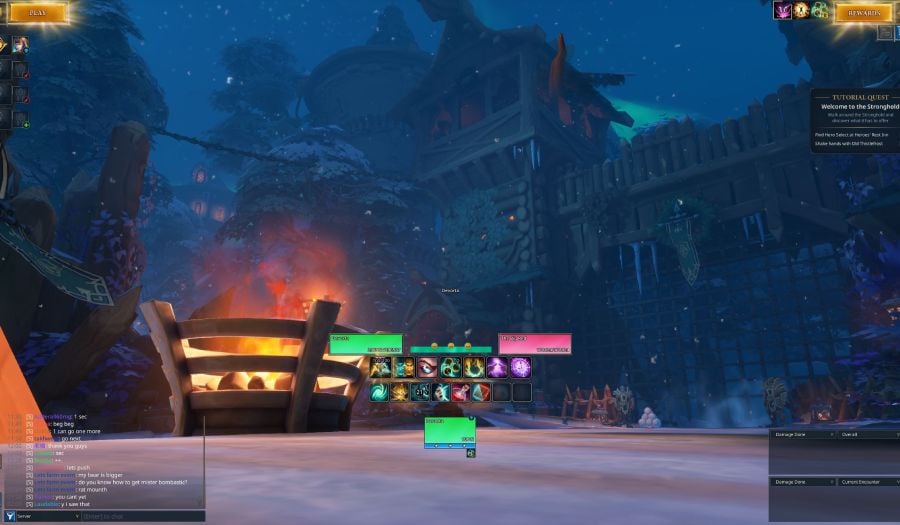Click the purple winged buff icon

pyautogui.click(x=783, y=10)
